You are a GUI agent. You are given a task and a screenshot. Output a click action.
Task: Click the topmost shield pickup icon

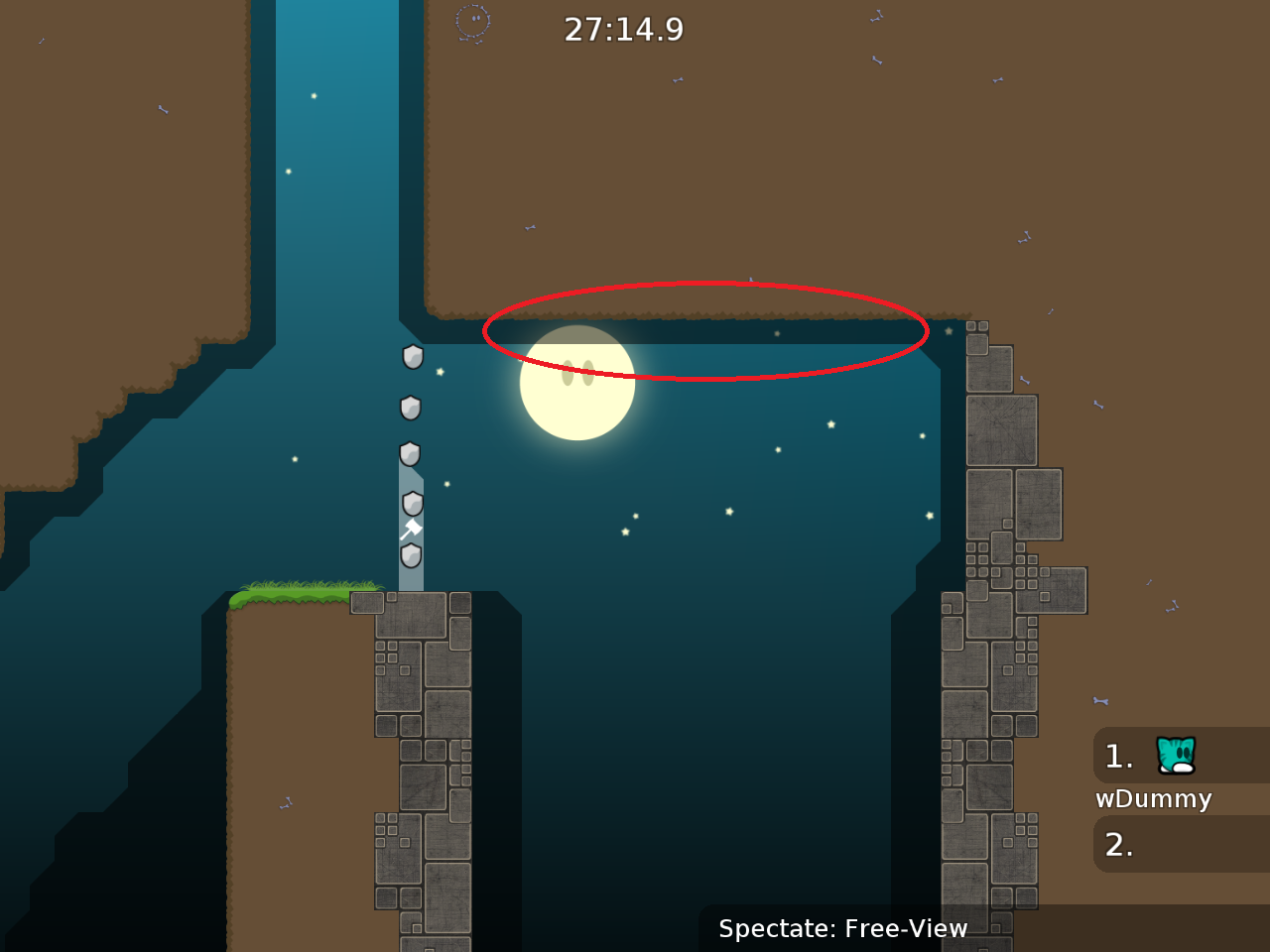(411, 357)
